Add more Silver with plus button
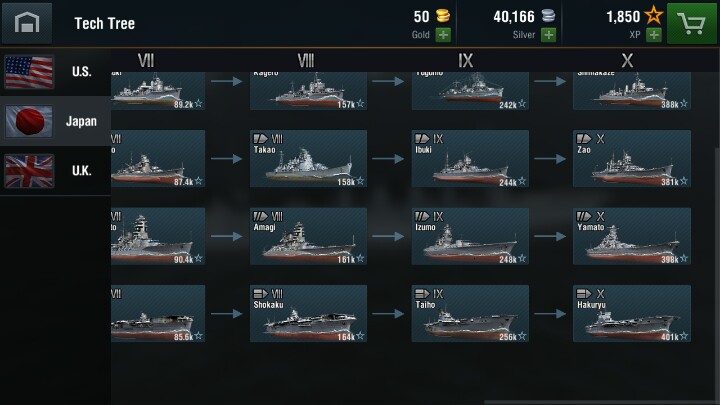 (548, 34)
